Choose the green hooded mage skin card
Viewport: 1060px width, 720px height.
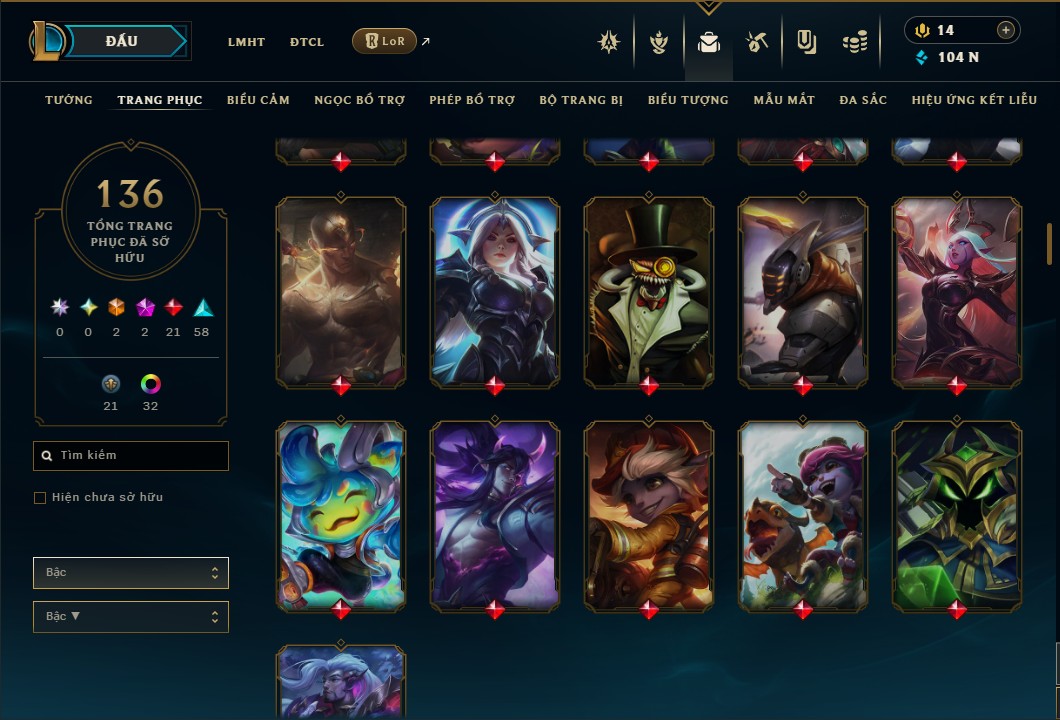pyautogui.click(x=957, y=514)
